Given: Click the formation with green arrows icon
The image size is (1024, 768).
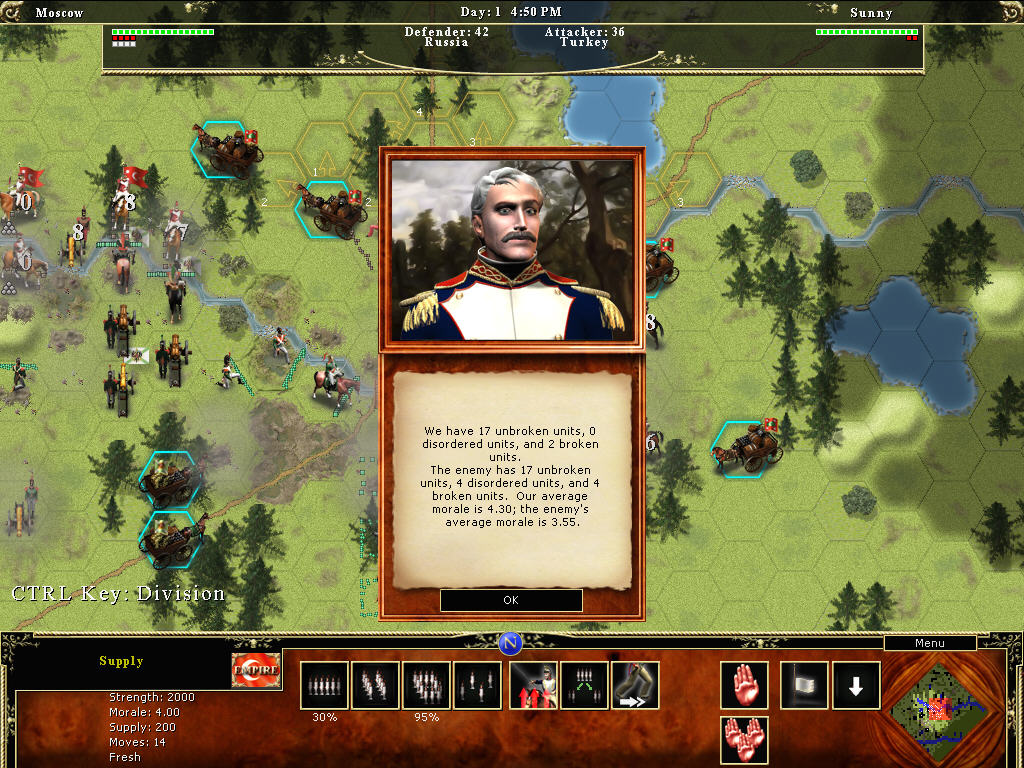Looking at the screenshot, I should (x=584, y=685).
